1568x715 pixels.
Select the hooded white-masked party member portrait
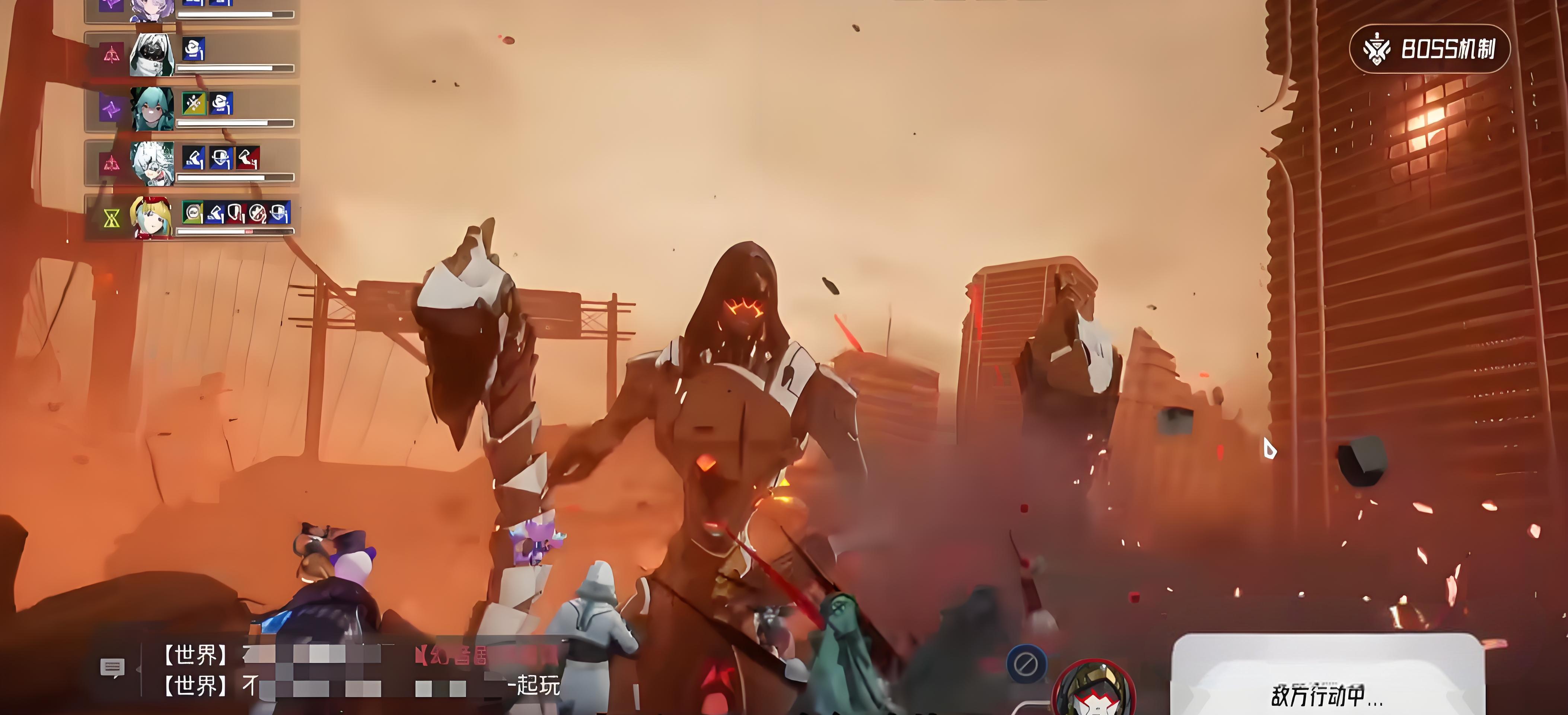152,55
